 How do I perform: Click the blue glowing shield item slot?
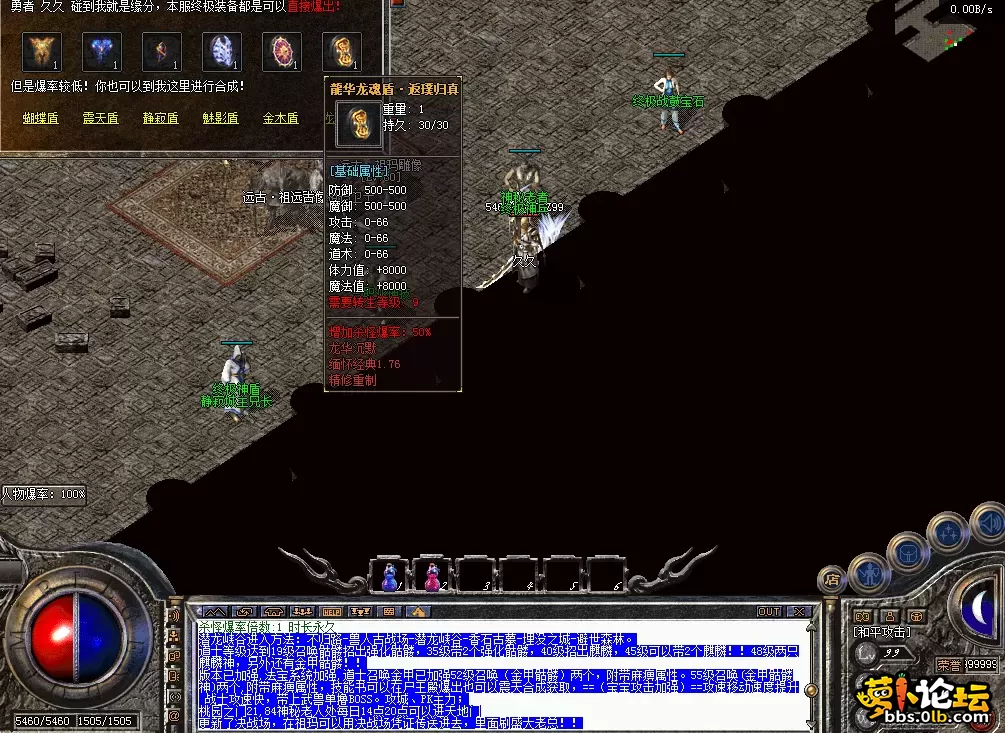[x=102, y=52]
